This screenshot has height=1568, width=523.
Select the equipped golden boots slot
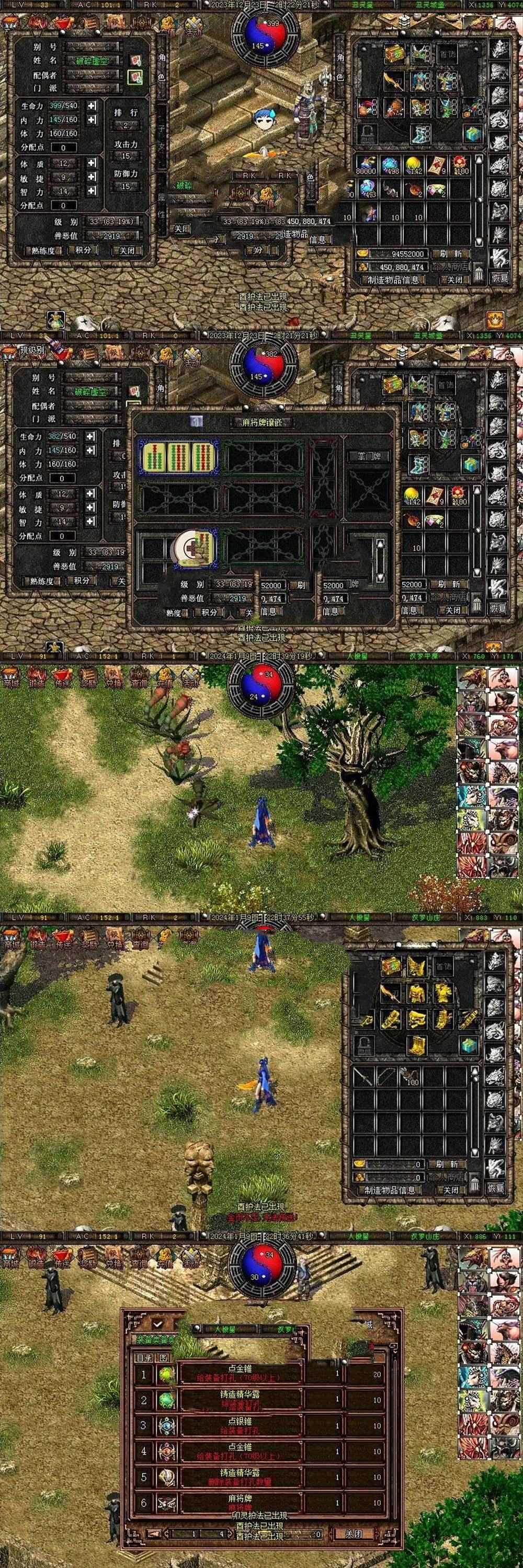coord(416,1044)
